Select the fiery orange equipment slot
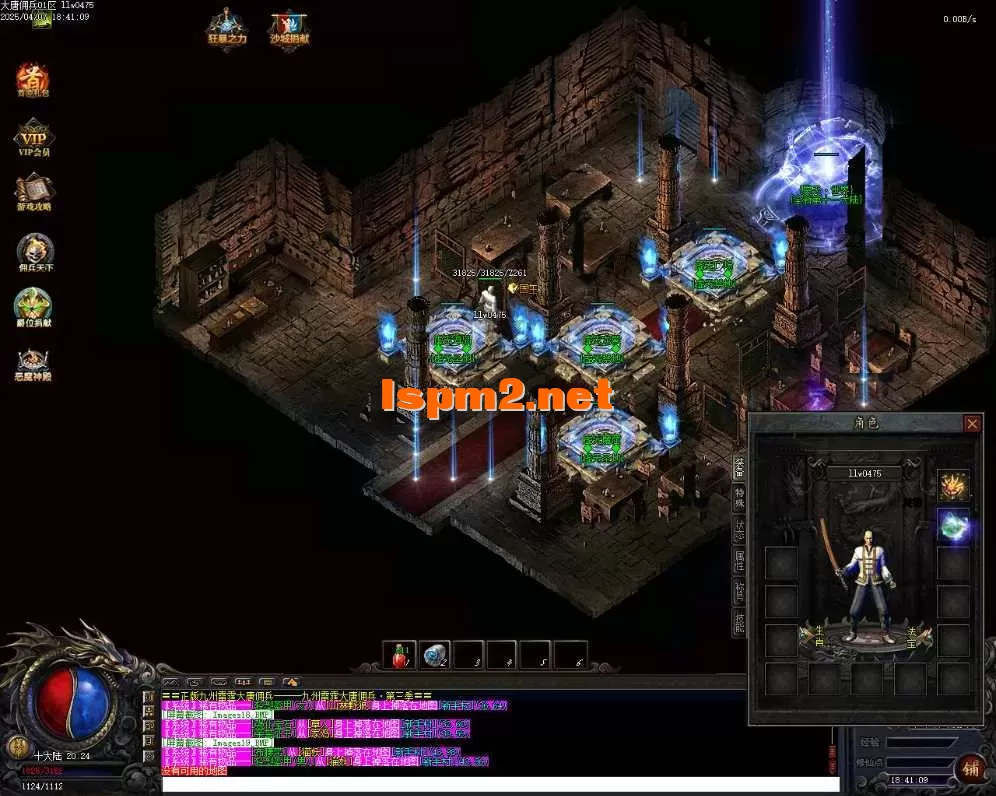 953,486
